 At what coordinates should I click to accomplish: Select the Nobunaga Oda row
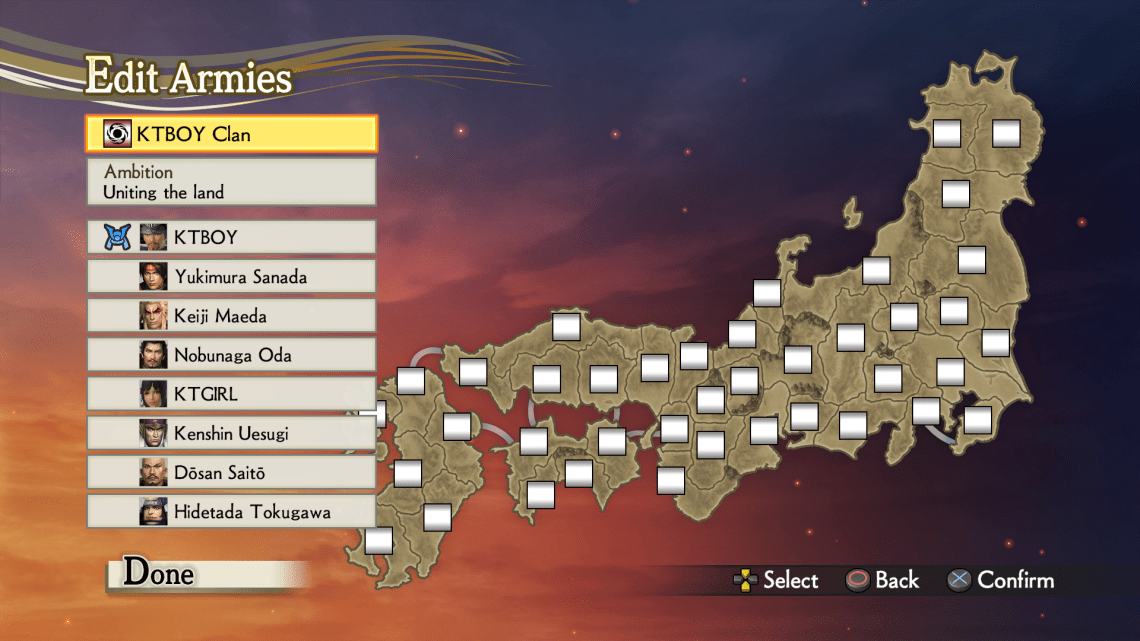pyautogui.click(x=231, y=355)
